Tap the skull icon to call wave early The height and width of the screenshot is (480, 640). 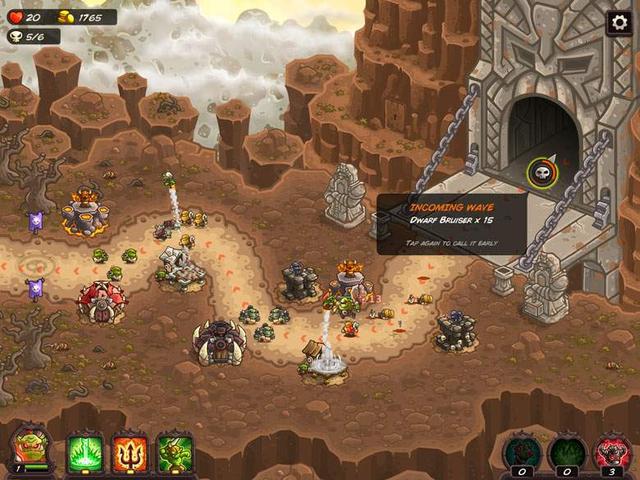coord(542,172)
